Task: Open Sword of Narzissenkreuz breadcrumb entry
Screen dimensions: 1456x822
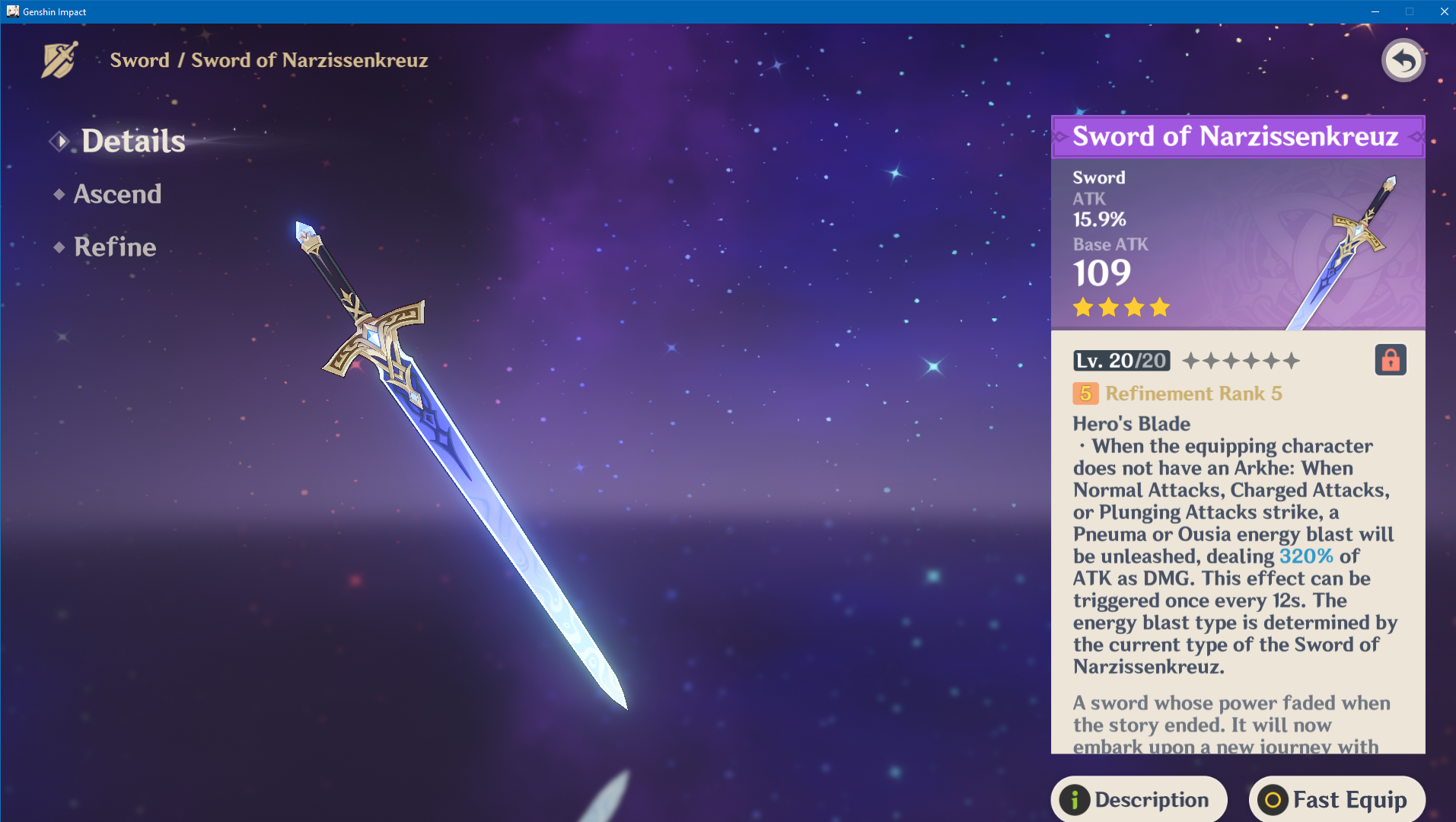Action: click(x=309, y=60)
